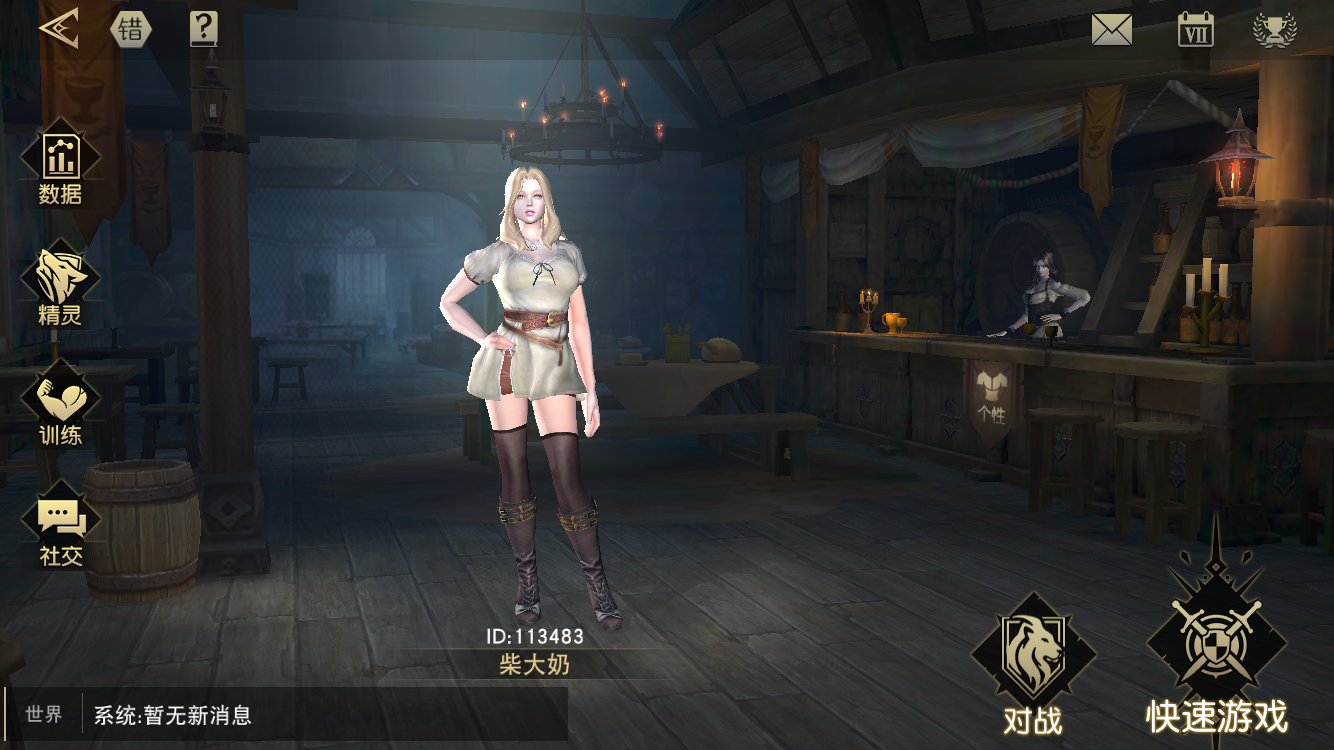Open the 世界 chat message bar
Screen dimensions: 1334x750
tap(286, 715)
